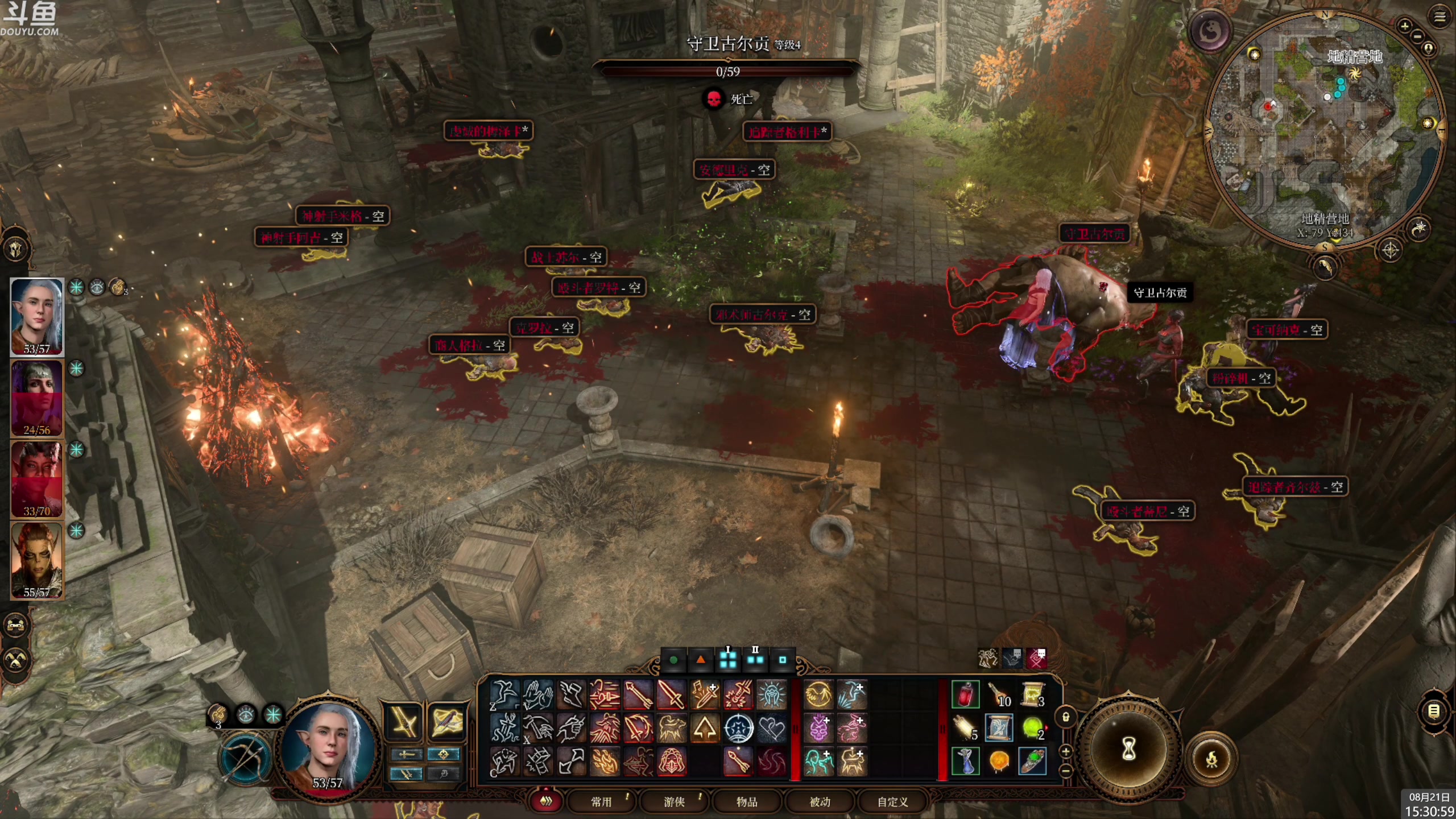Select the red tiefling party portrait

click(37, 479)
